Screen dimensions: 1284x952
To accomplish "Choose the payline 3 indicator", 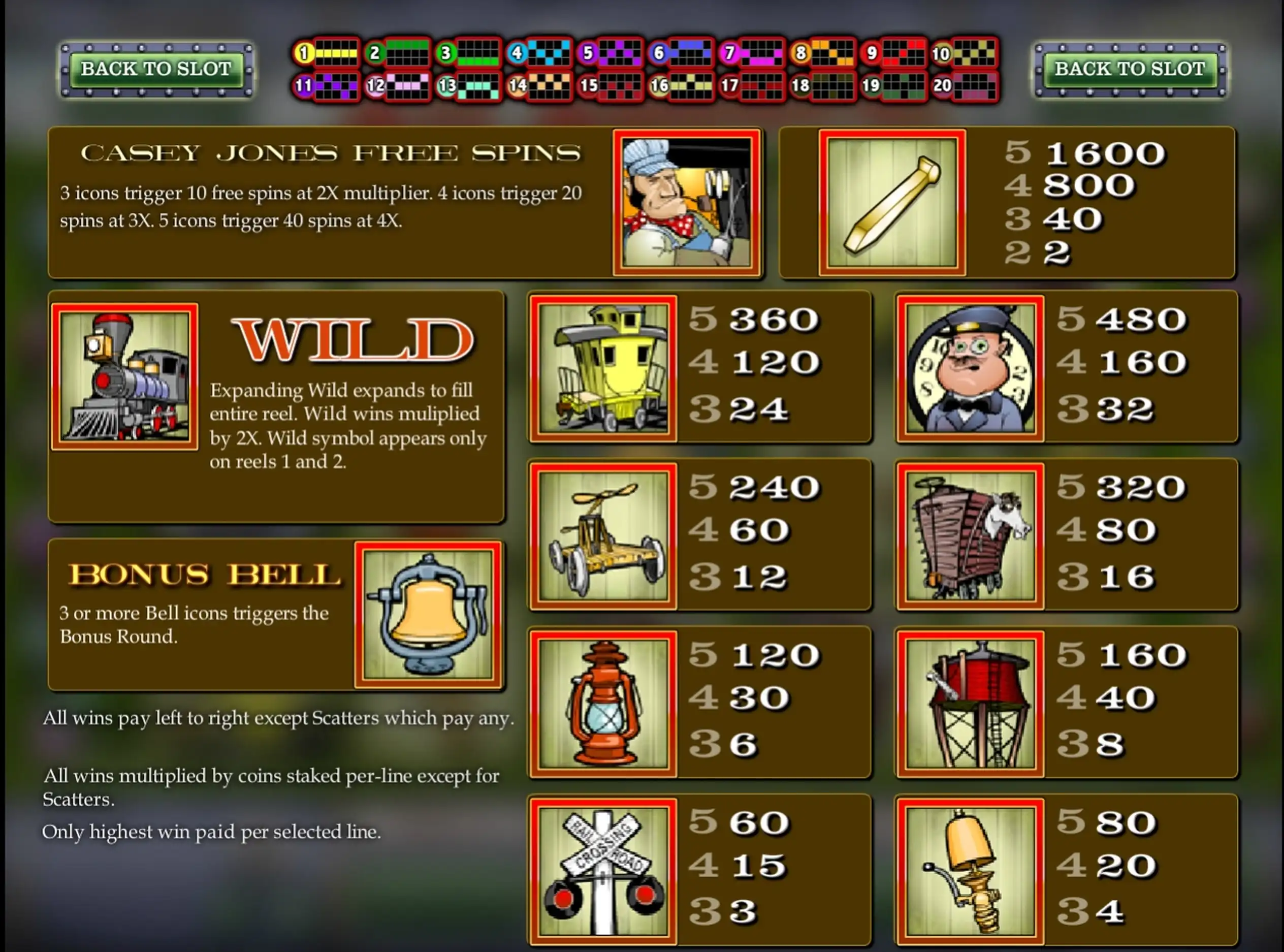I will [x=468, y=53].
